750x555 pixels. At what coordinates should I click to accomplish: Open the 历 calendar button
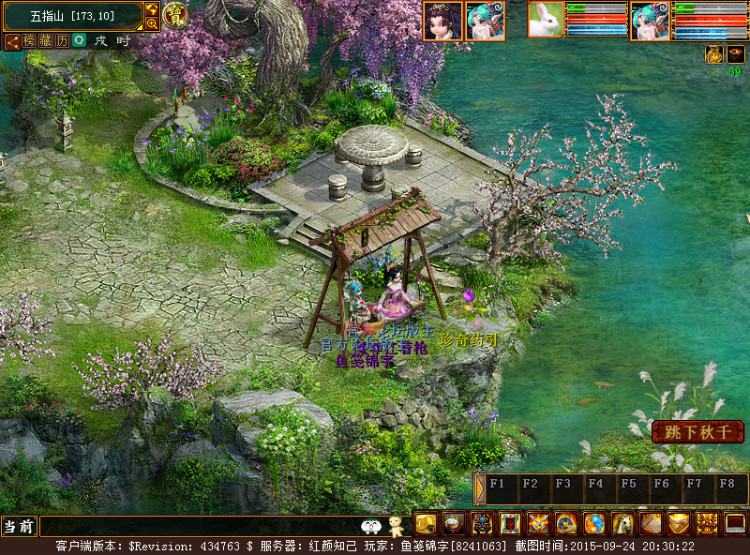coord(62,41)
